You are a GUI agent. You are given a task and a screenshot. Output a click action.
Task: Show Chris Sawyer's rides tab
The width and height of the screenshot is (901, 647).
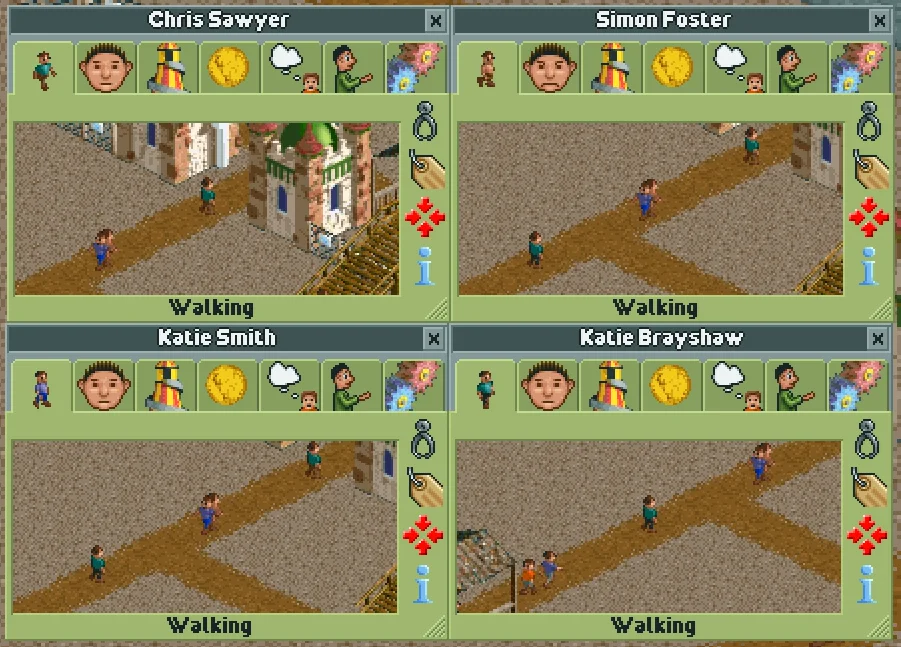(x=168, y=69)
